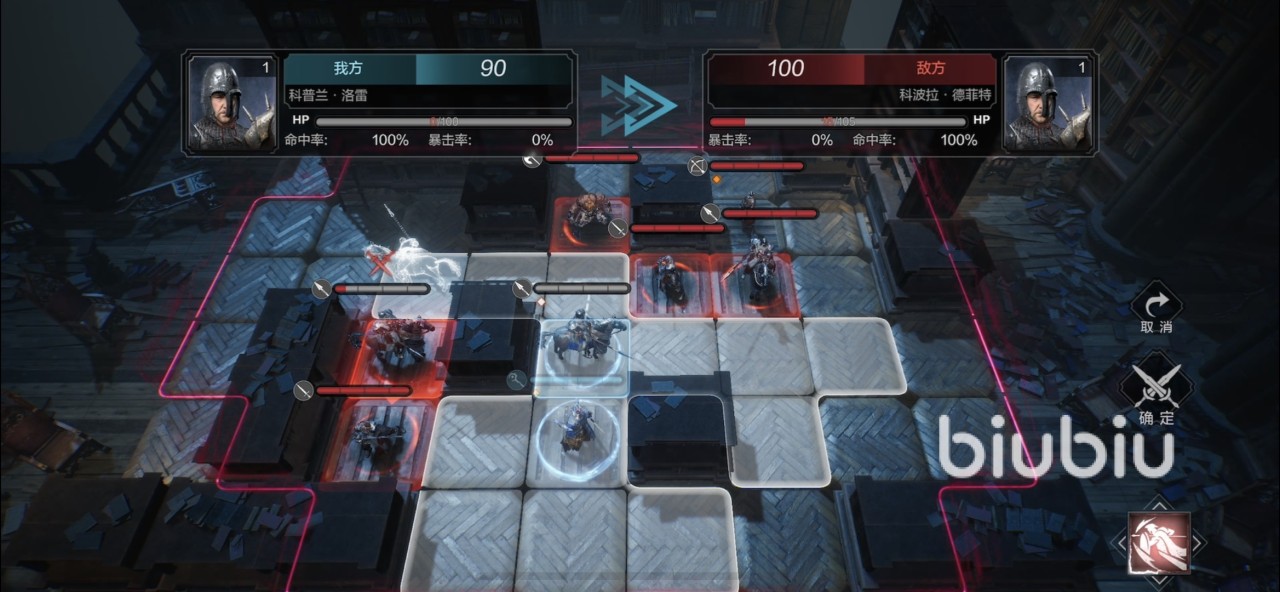Select the ally portrait of 科普兰·洛雷
The height and width of the screenshot is (592, 1280).
[232, 104]
